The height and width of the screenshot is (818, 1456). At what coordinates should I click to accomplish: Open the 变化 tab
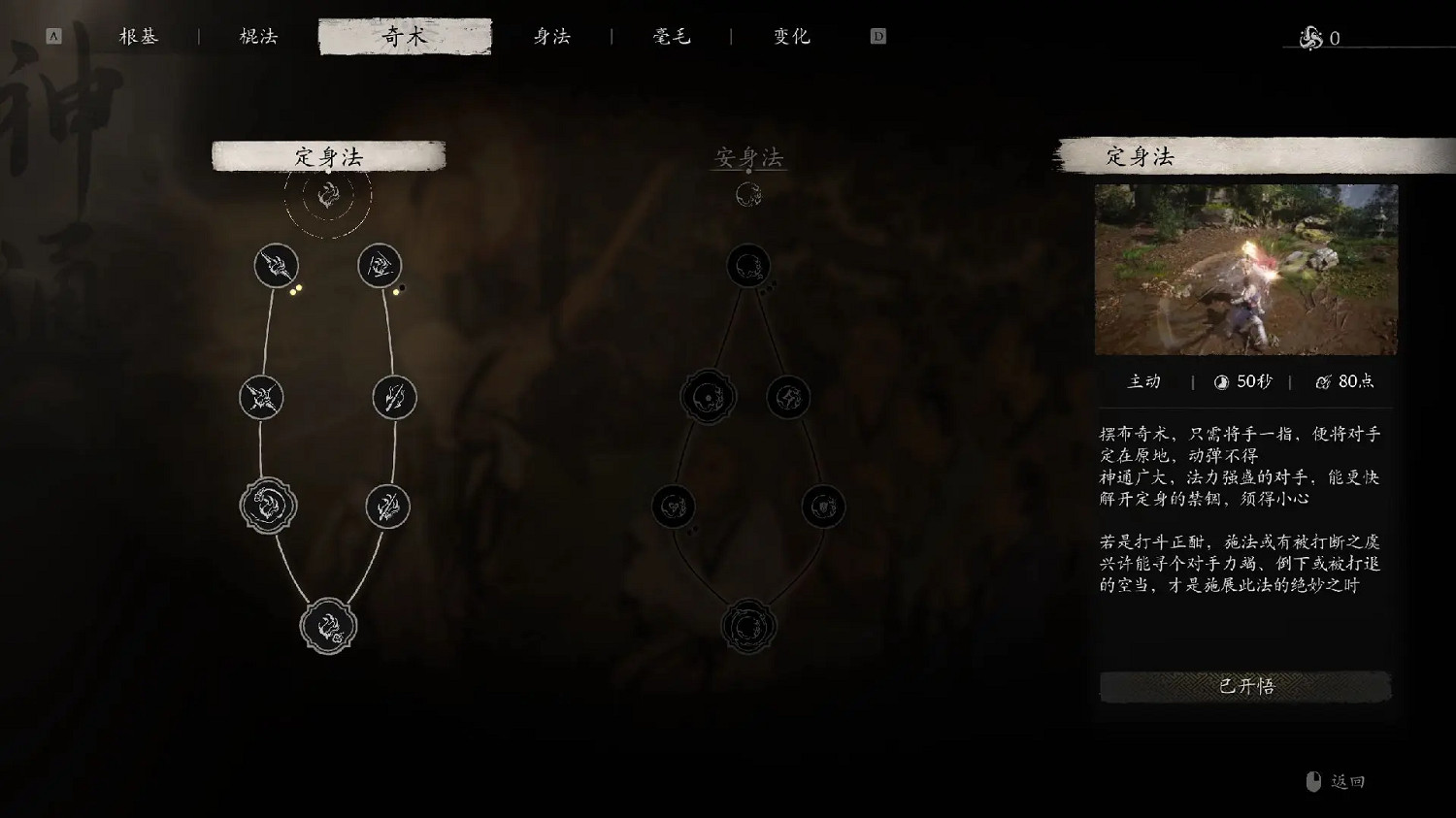789,36
